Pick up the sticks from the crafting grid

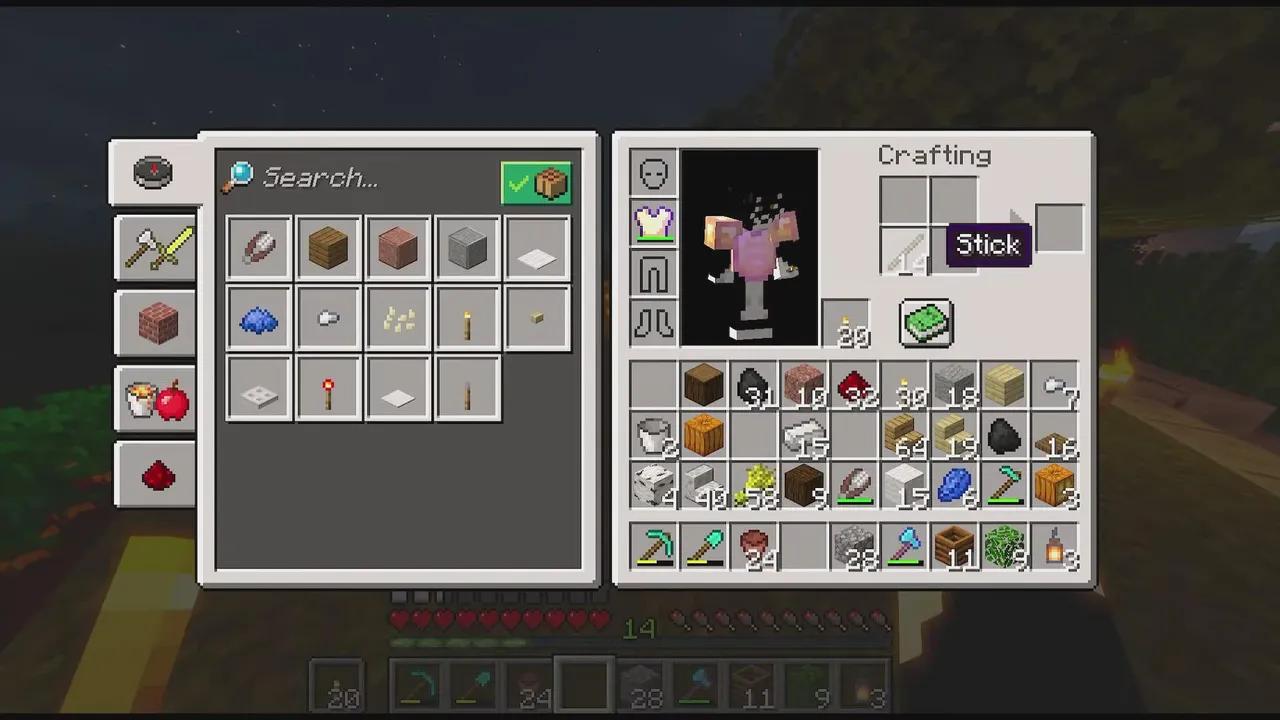(905, 252)
